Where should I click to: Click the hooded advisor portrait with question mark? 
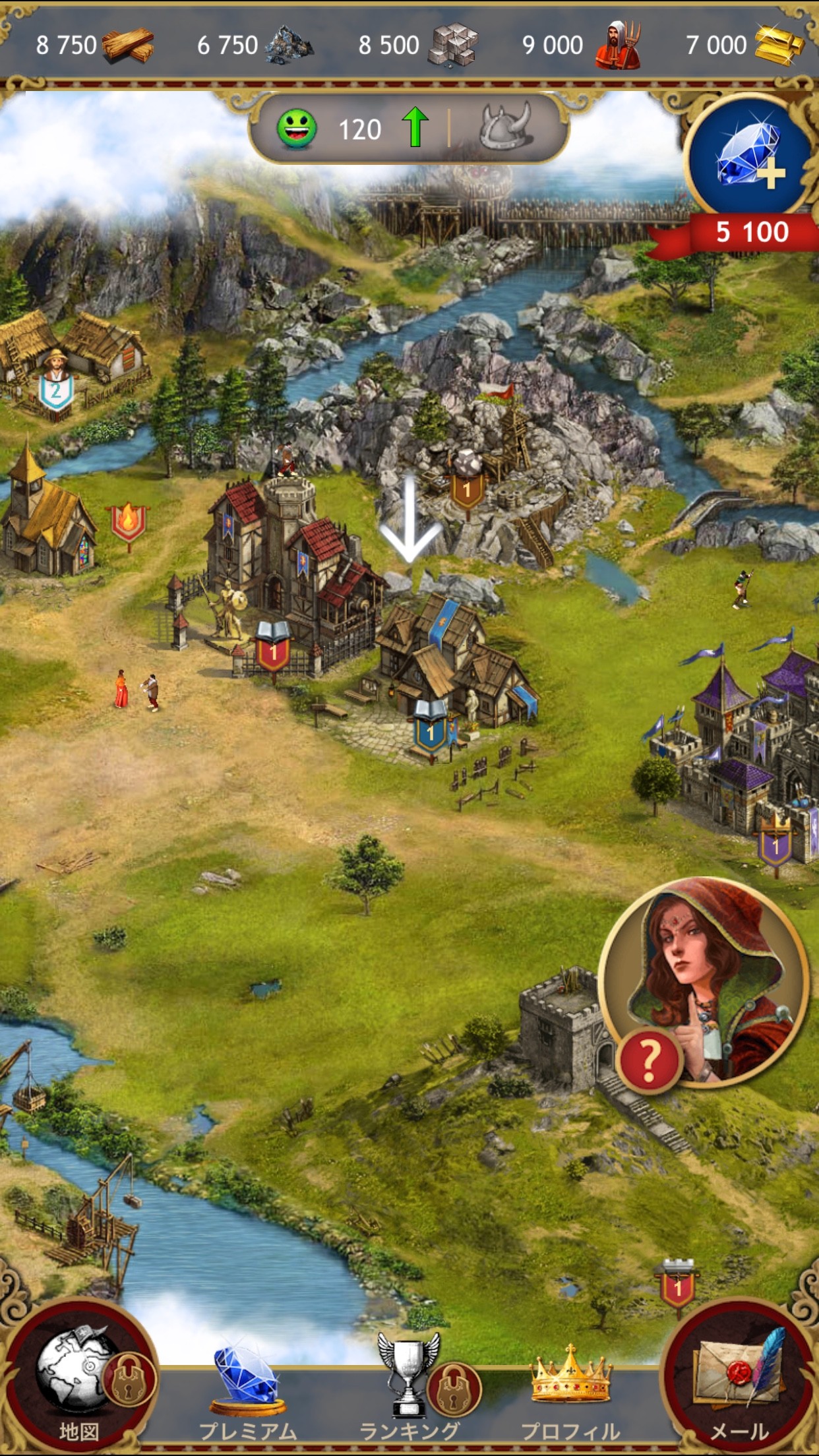pyautogui.click(x=703, y=983)
